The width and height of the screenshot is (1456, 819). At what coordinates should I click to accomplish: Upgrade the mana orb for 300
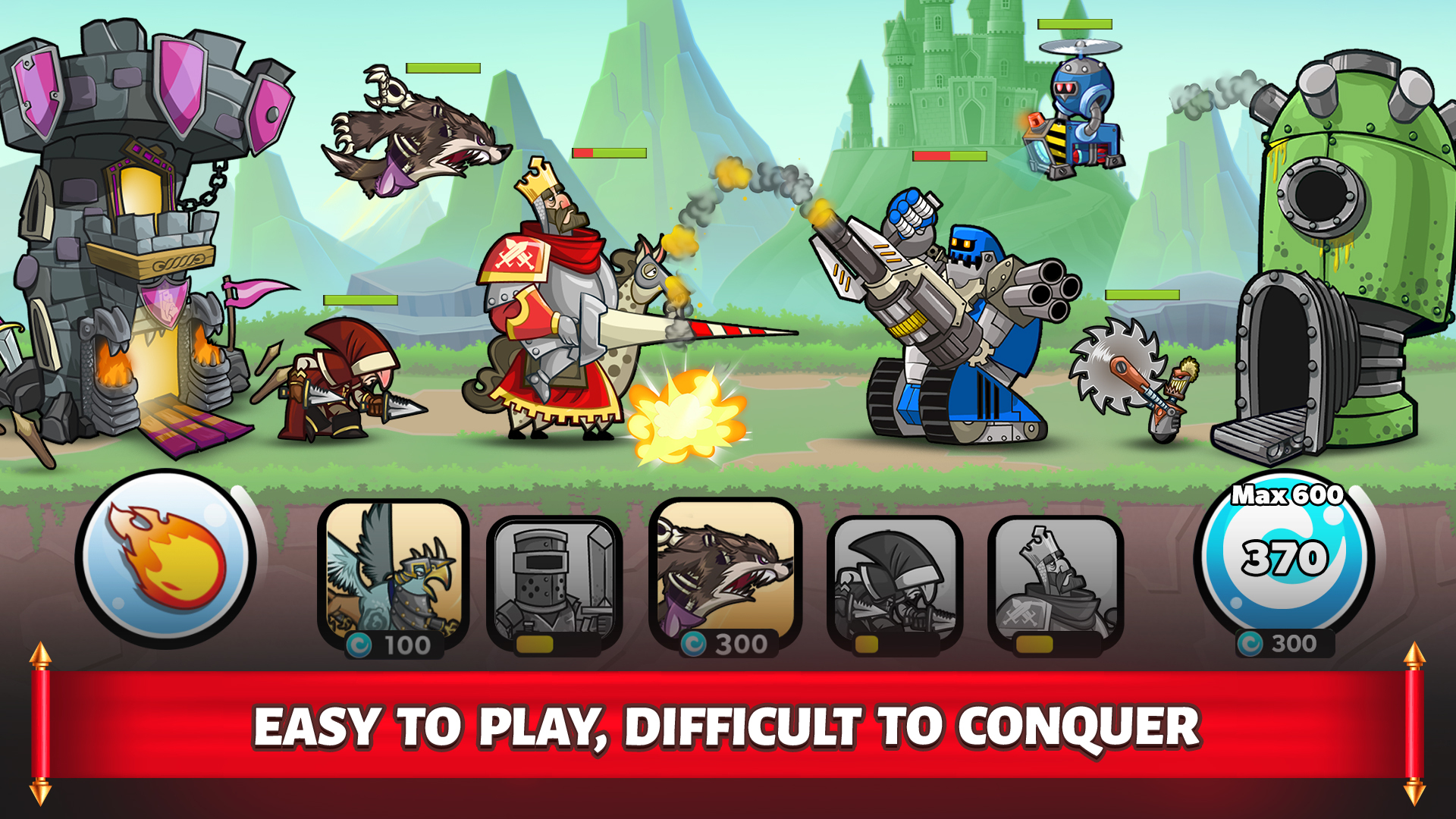point(1285,561)
